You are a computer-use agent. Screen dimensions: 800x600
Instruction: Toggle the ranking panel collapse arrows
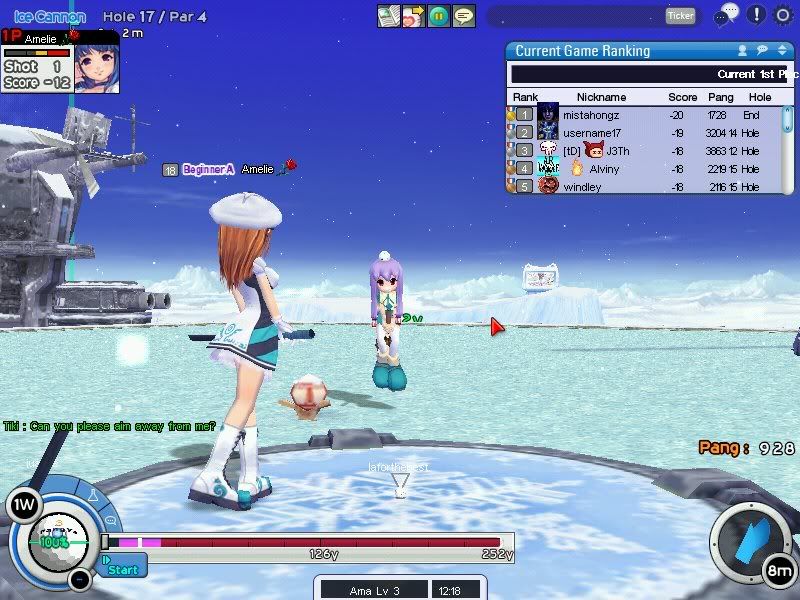pyautogui.click(x=781, y=51)
